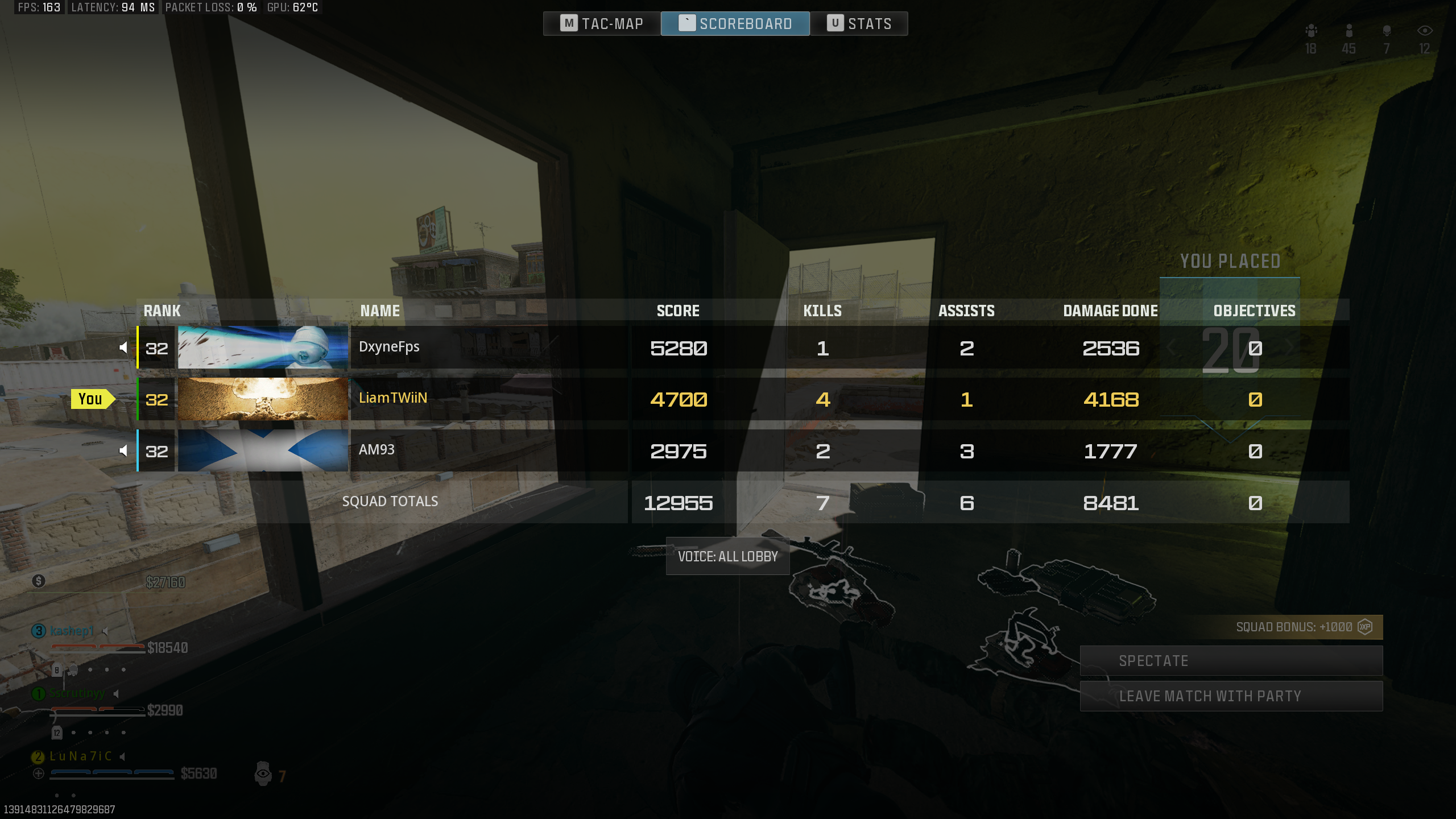The height and width of the screenshot is (819, 1456).
Task: Select AM93 player row
Action: (489, 450)
